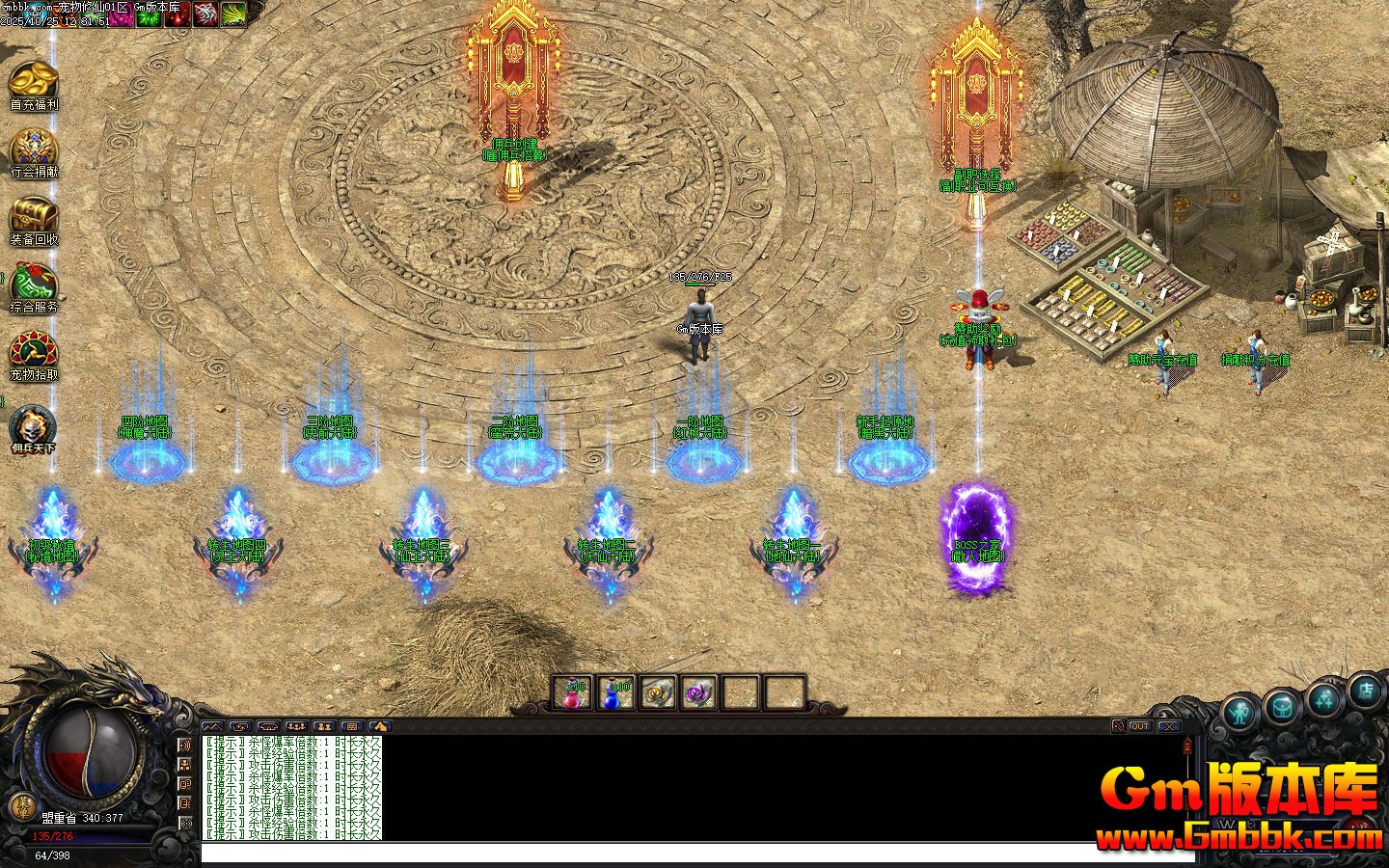Screen dimensions: 1389x868
Task: Open the 行会捐献 guild donation icon
Action: coord(34,149)
